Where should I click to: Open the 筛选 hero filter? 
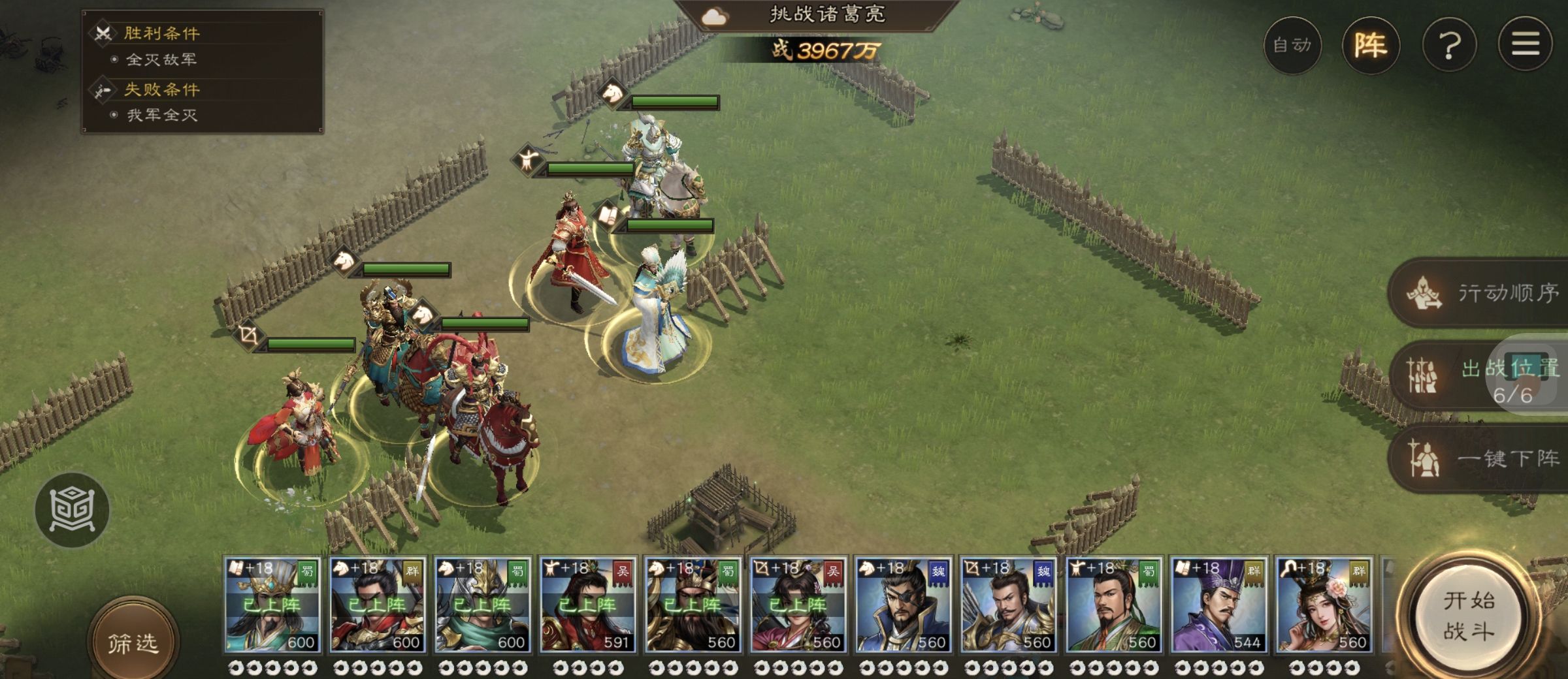point(133,643)
